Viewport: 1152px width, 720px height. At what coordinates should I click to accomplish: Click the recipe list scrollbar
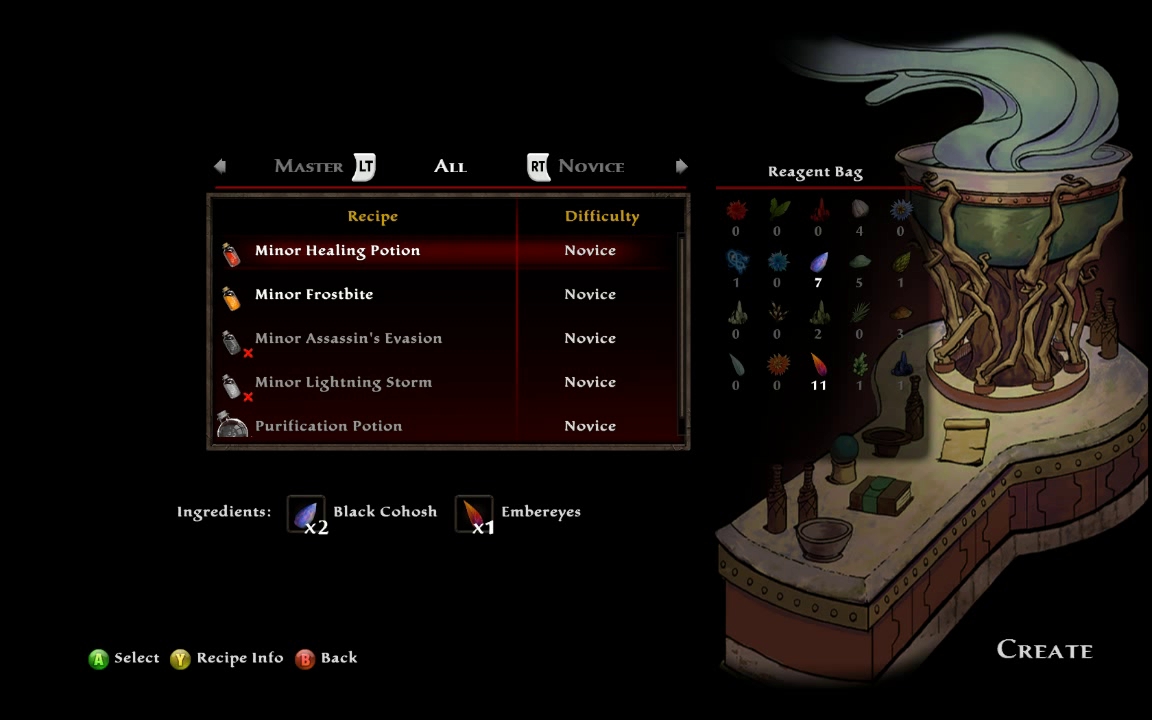click(x=682, y=330)
